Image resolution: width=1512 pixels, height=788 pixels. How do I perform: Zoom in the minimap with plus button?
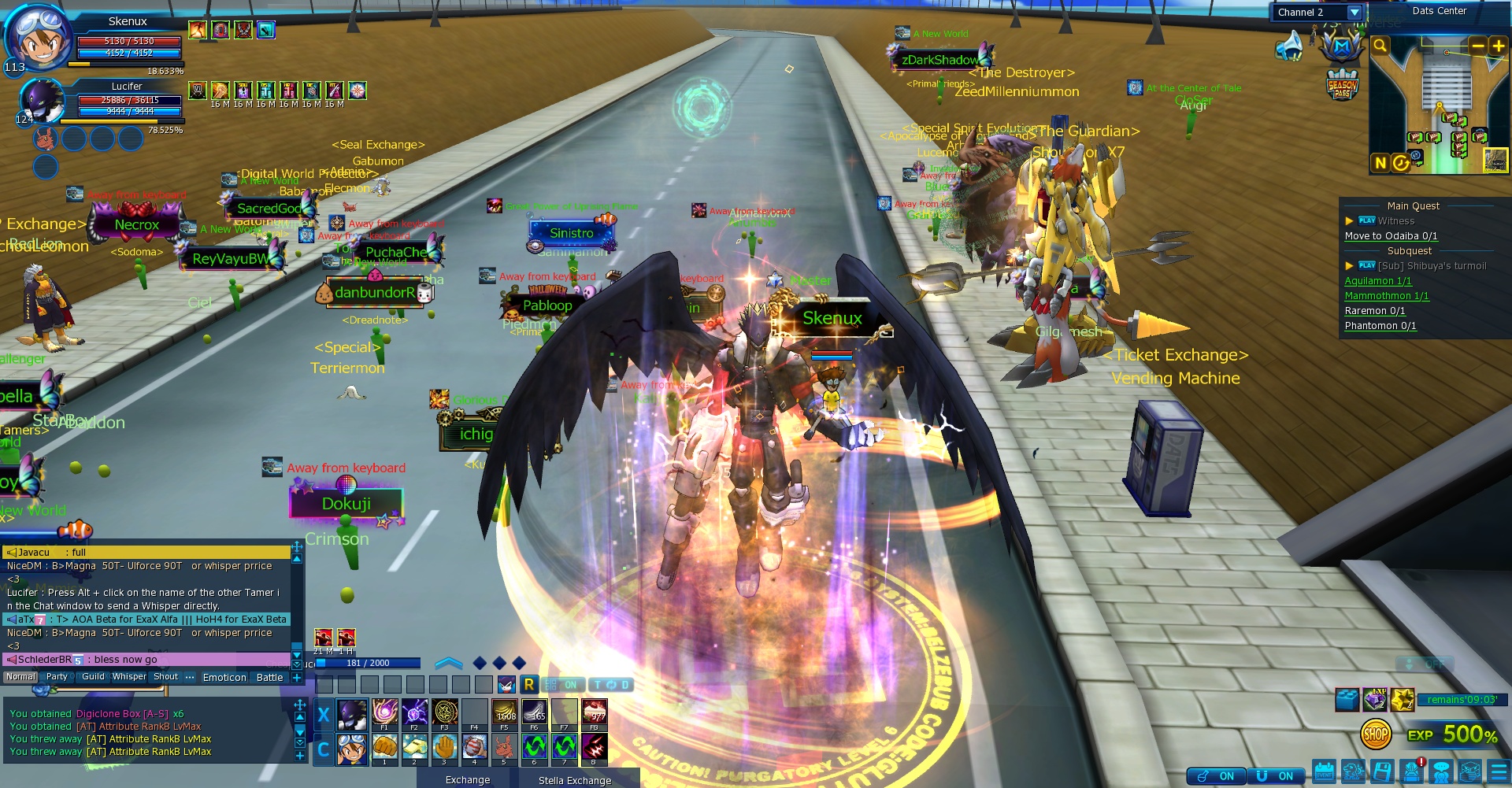1498,46
